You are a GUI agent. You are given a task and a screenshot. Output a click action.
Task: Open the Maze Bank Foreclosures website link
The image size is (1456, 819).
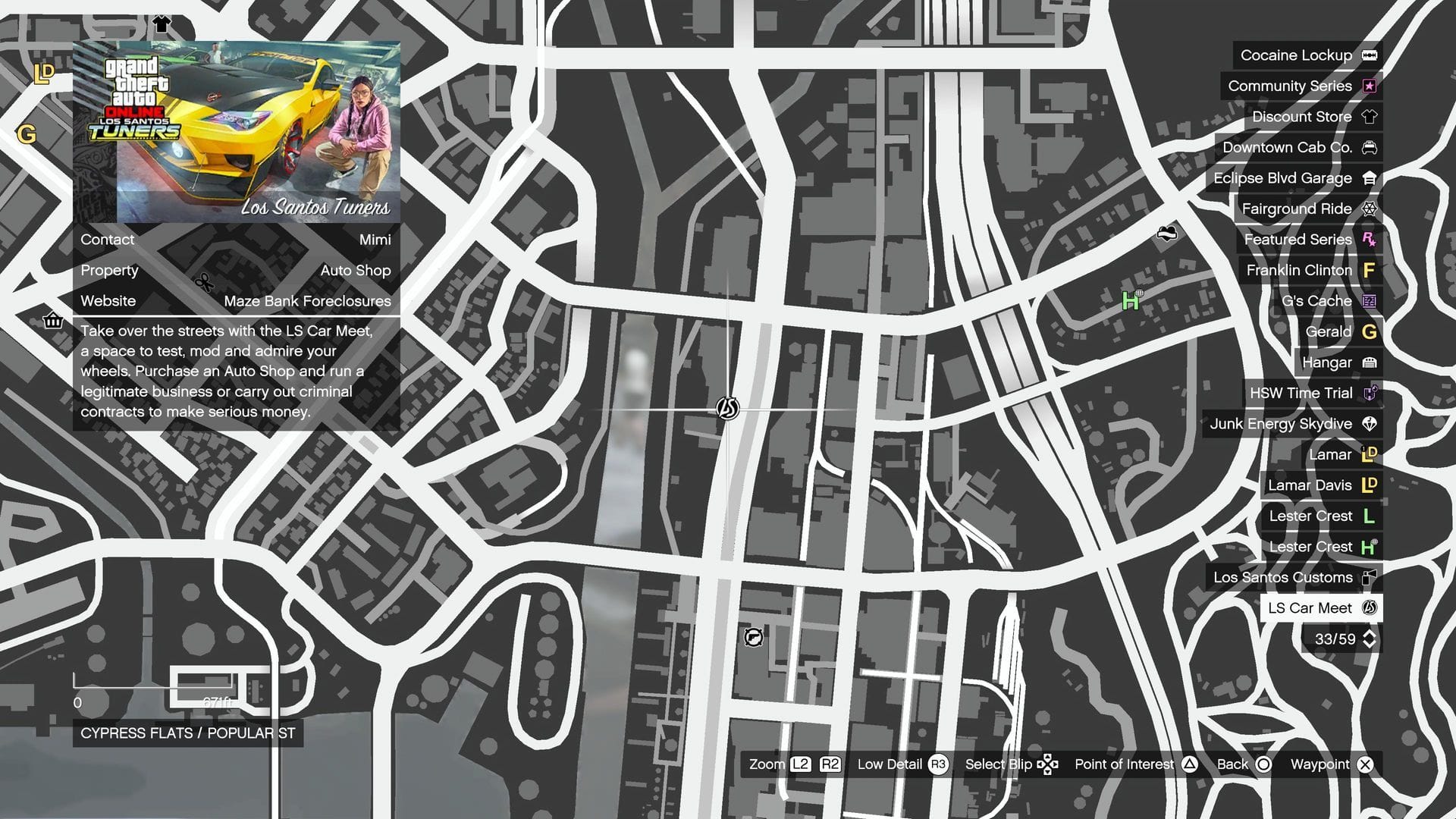(306, 301)
